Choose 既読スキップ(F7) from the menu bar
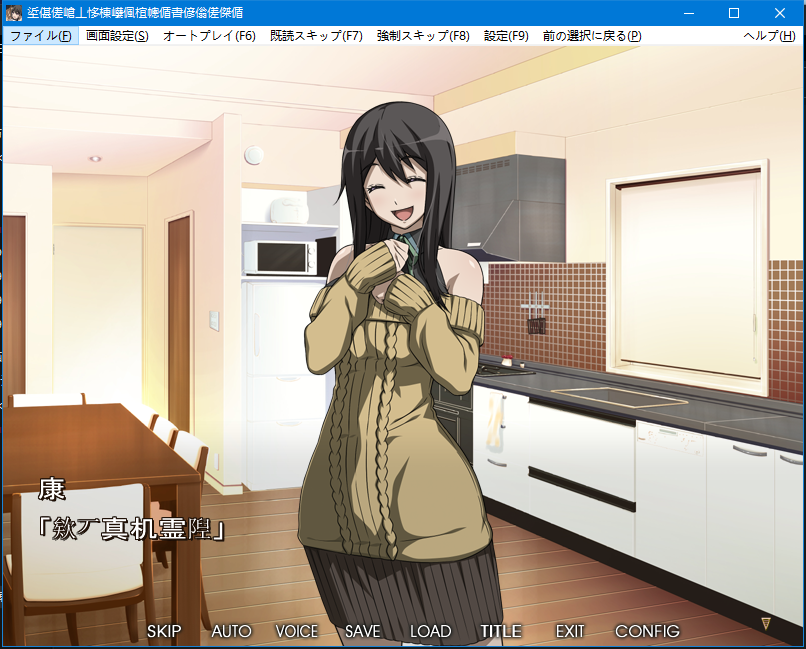 (316, 36)
